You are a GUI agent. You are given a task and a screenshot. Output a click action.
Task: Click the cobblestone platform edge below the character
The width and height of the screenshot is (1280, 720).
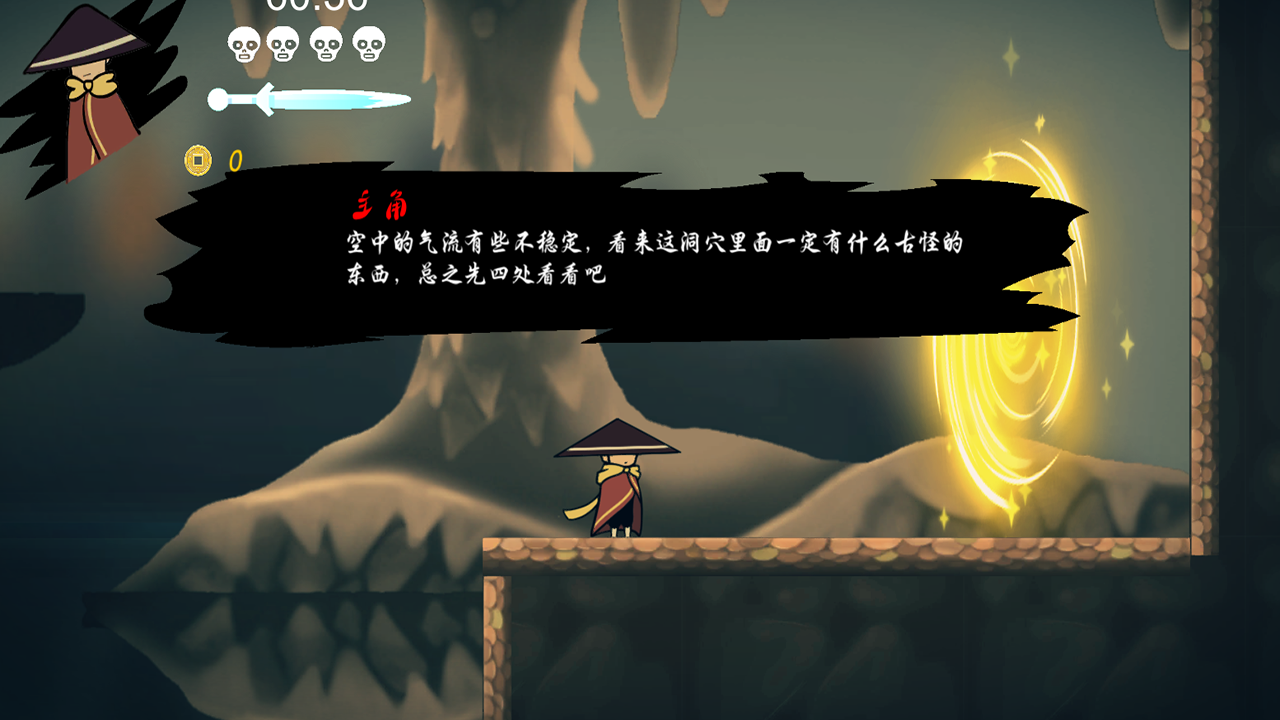(620, 552)
